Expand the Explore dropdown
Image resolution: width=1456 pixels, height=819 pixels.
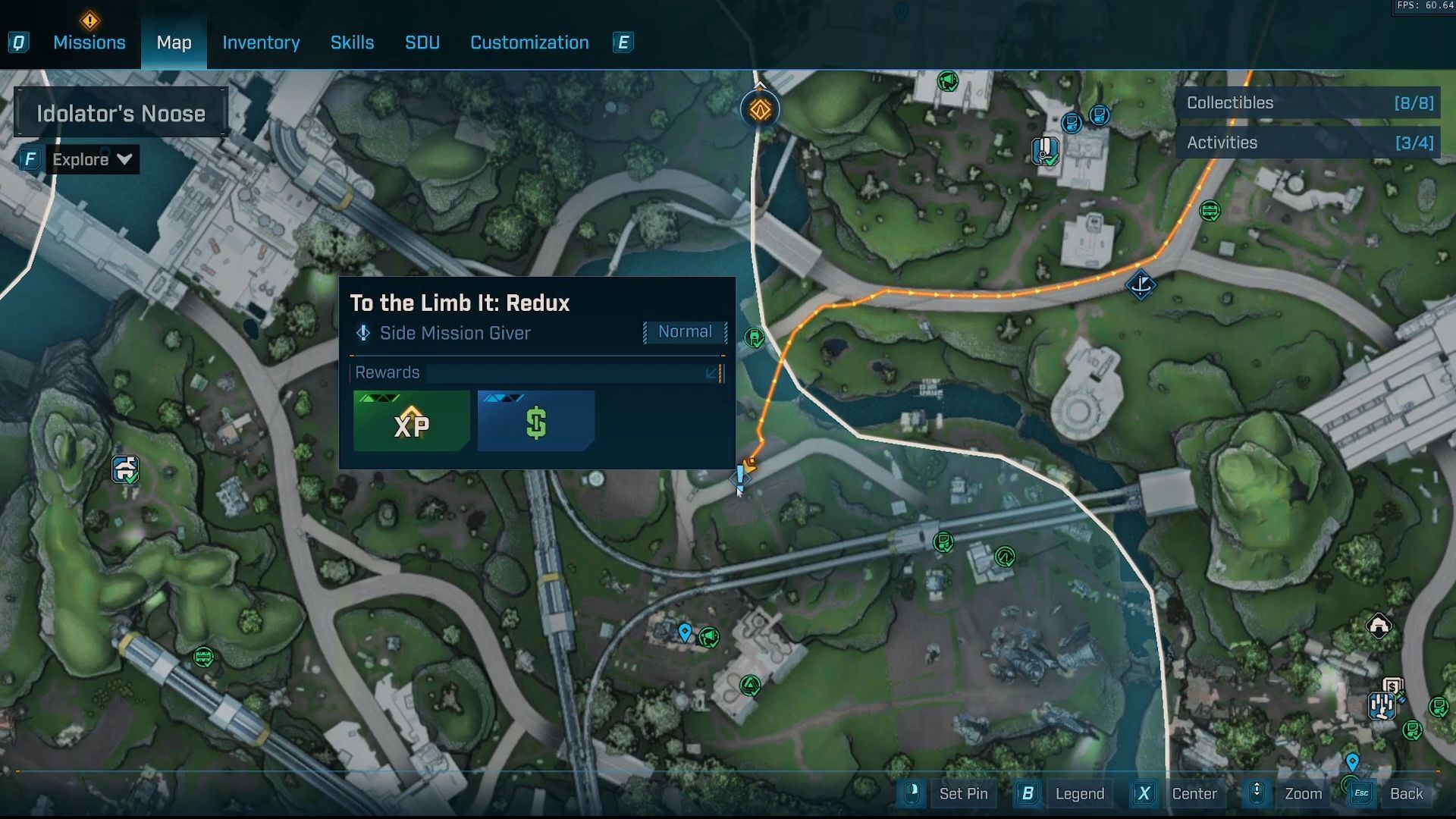(92, 159)
